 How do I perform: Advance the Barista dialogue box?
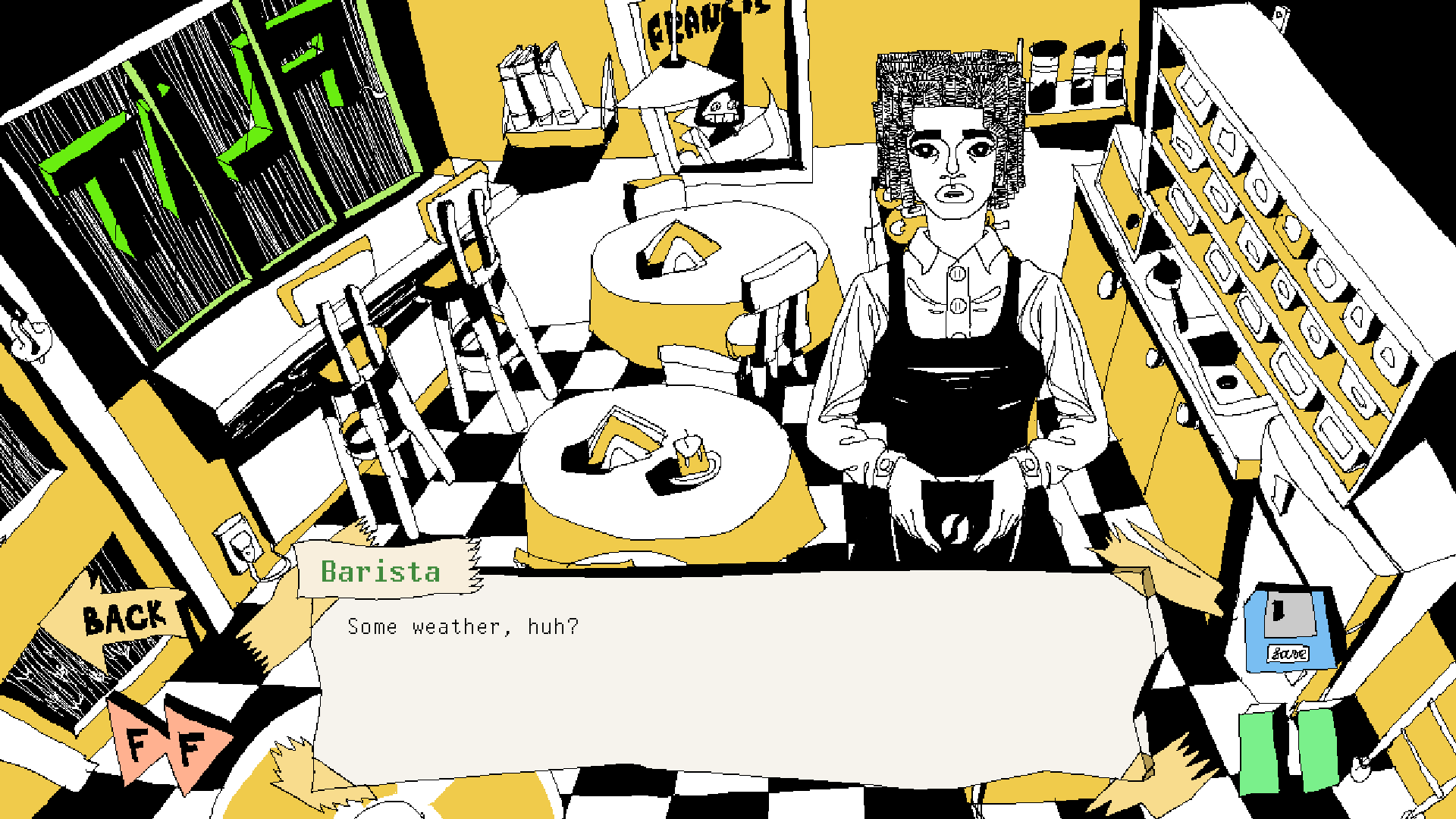click(x=728, y=675)
